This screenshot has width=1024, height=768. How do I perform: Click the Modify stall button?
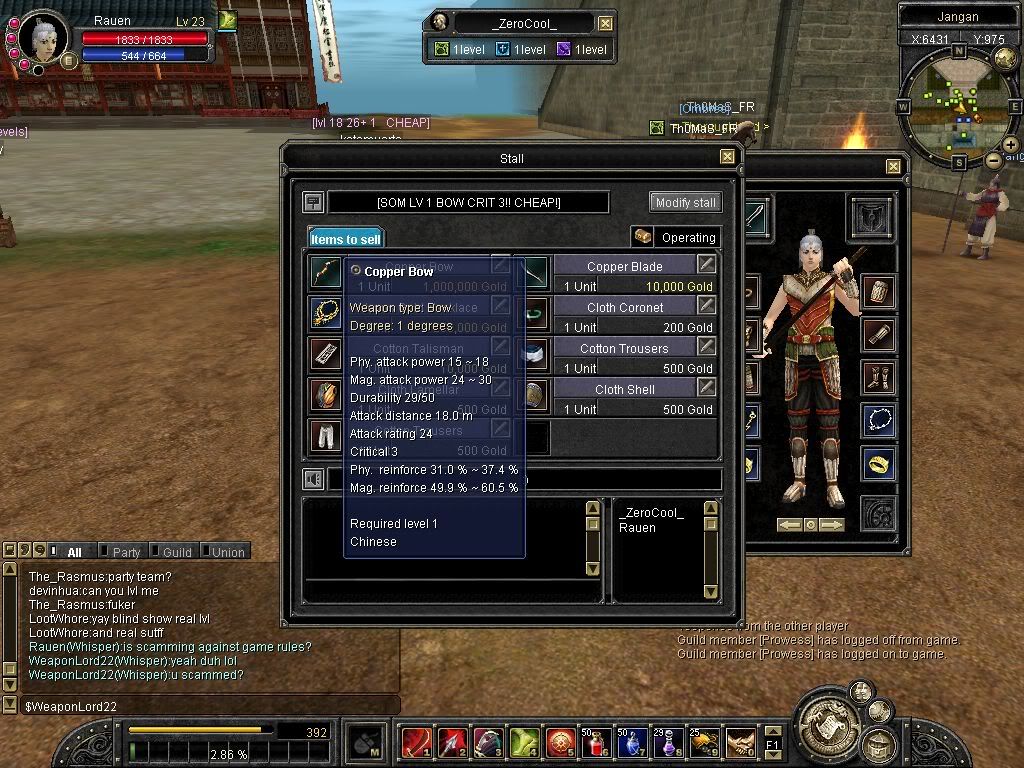(x=685, y=202)
